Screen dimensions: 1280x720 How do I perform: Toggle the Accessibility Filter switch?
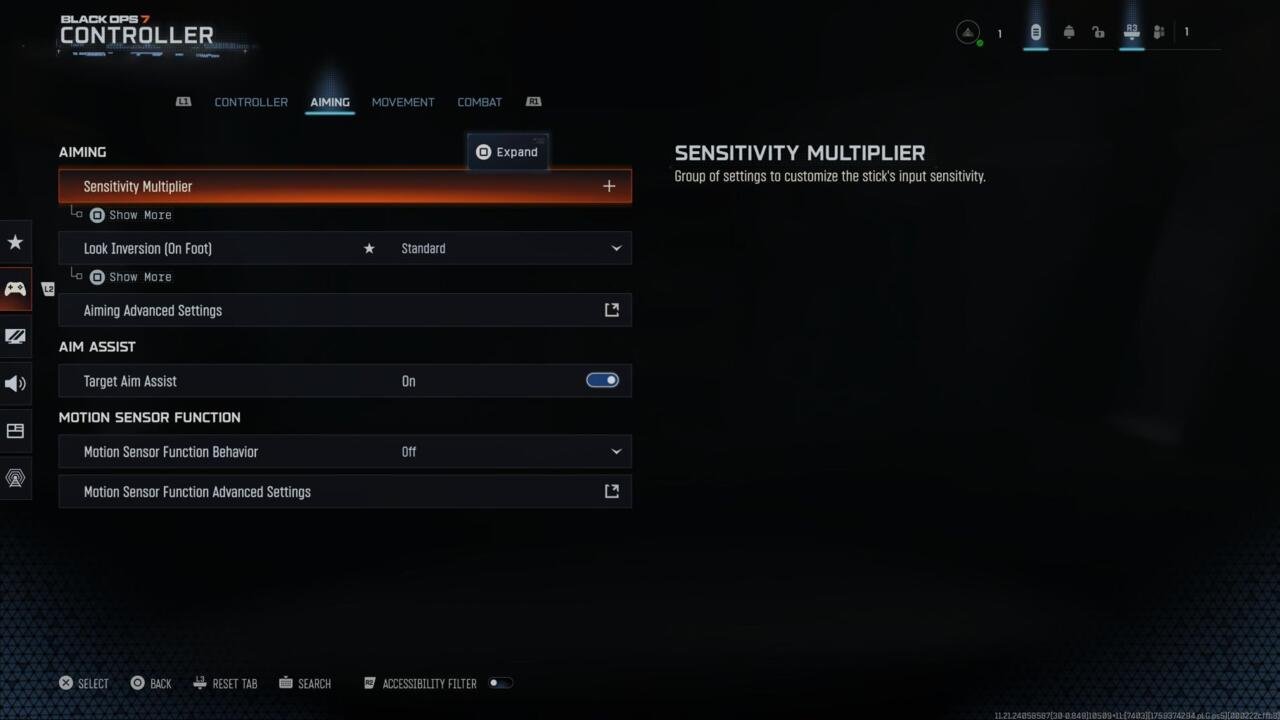click(500, 683)
